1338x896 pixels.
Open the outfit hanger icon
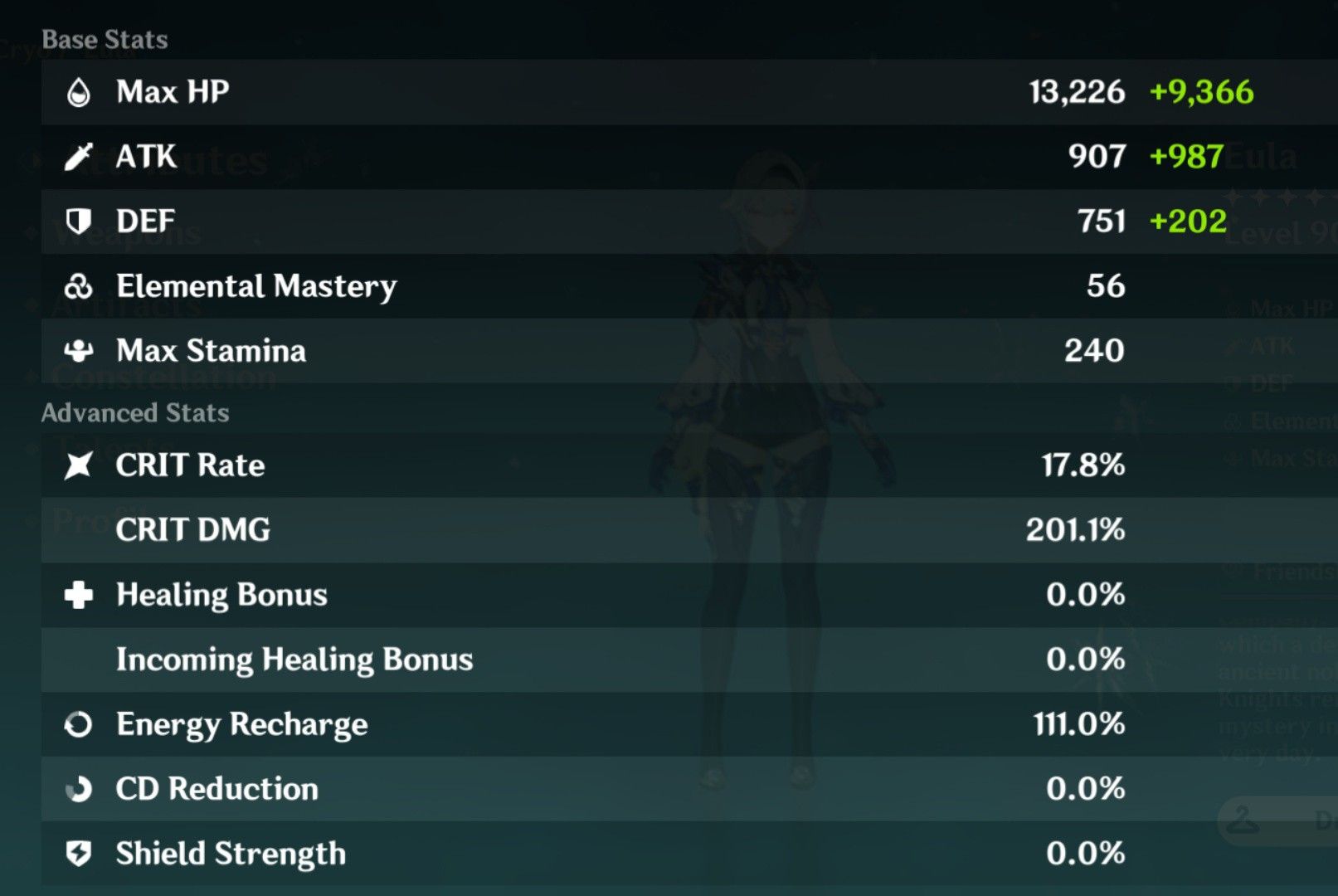pos(1239,820)
